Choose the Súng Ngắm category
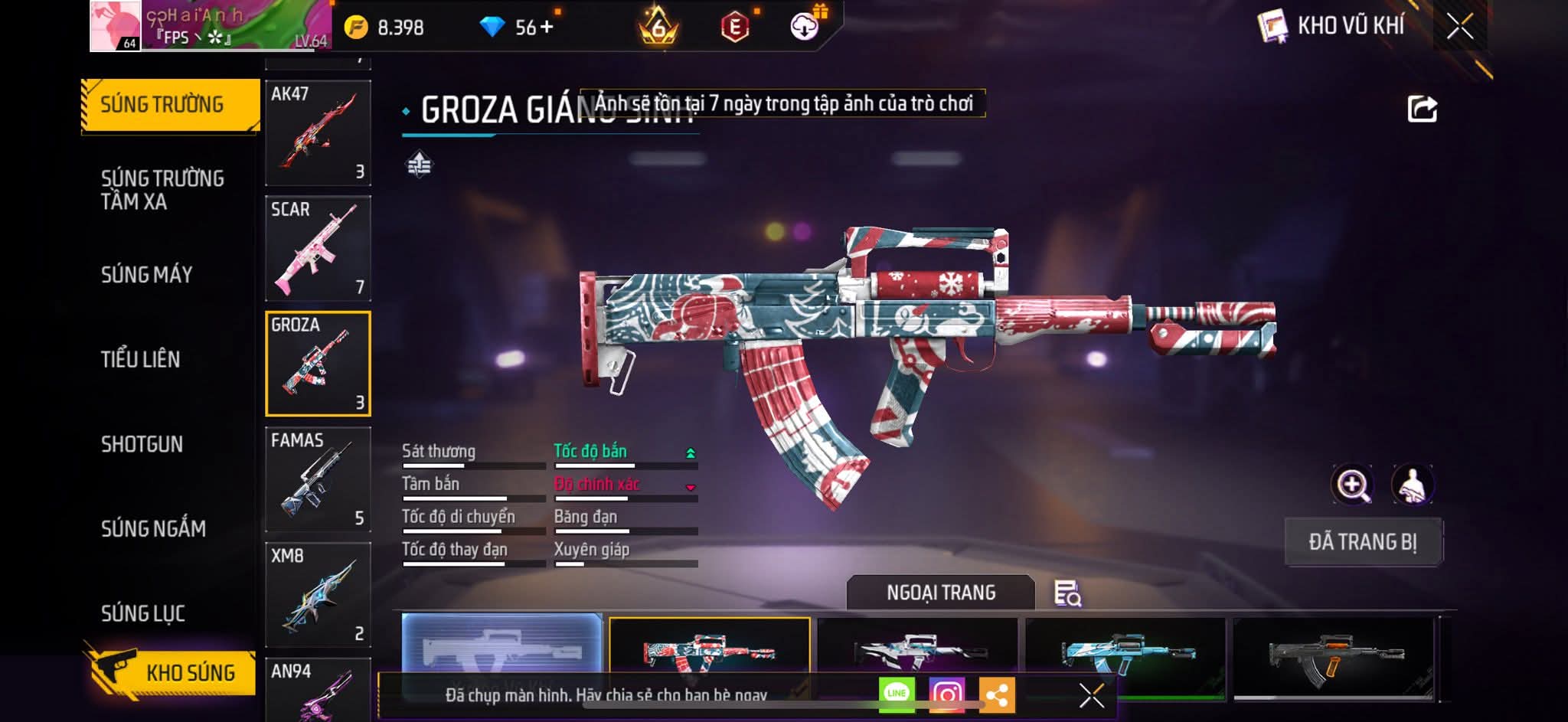 (153, 528)
